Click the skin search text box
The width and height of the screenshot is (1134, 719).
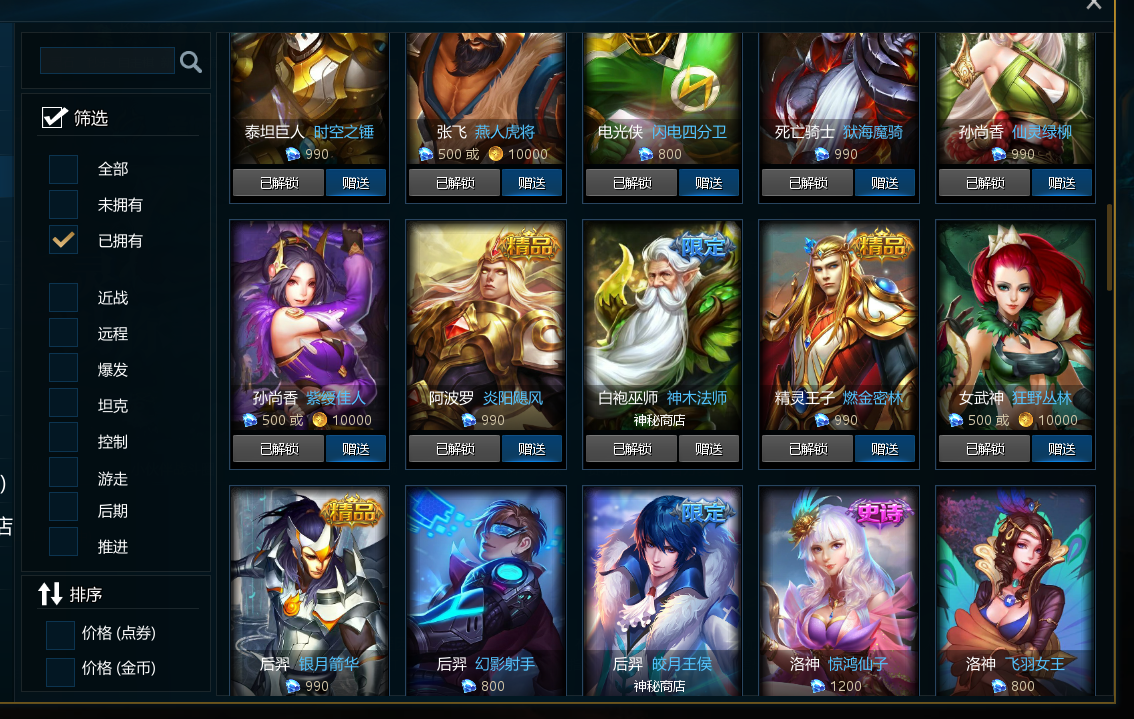point(107,61)
